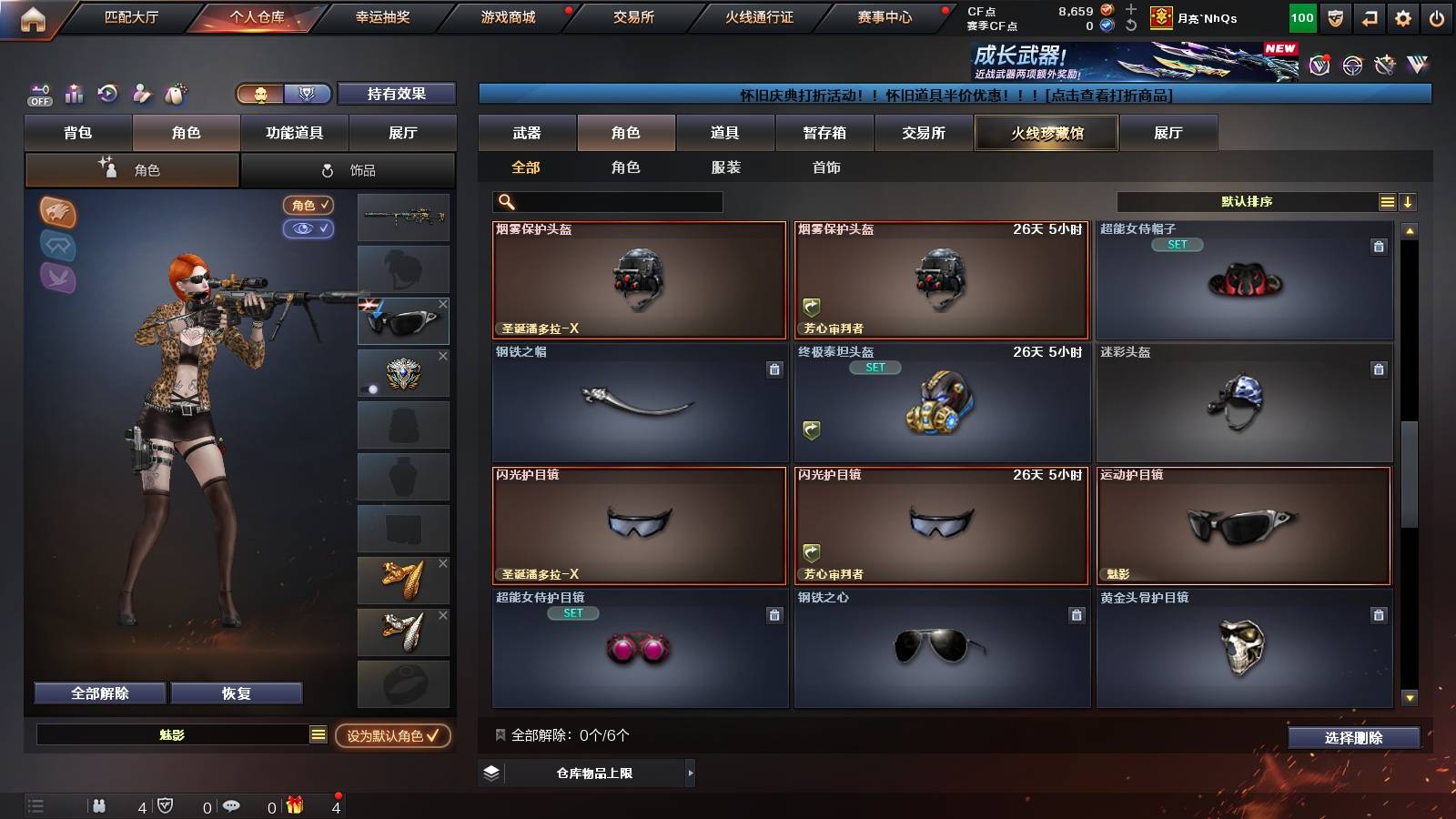Click the 全部解除 button below character

(x=98, y=693)
